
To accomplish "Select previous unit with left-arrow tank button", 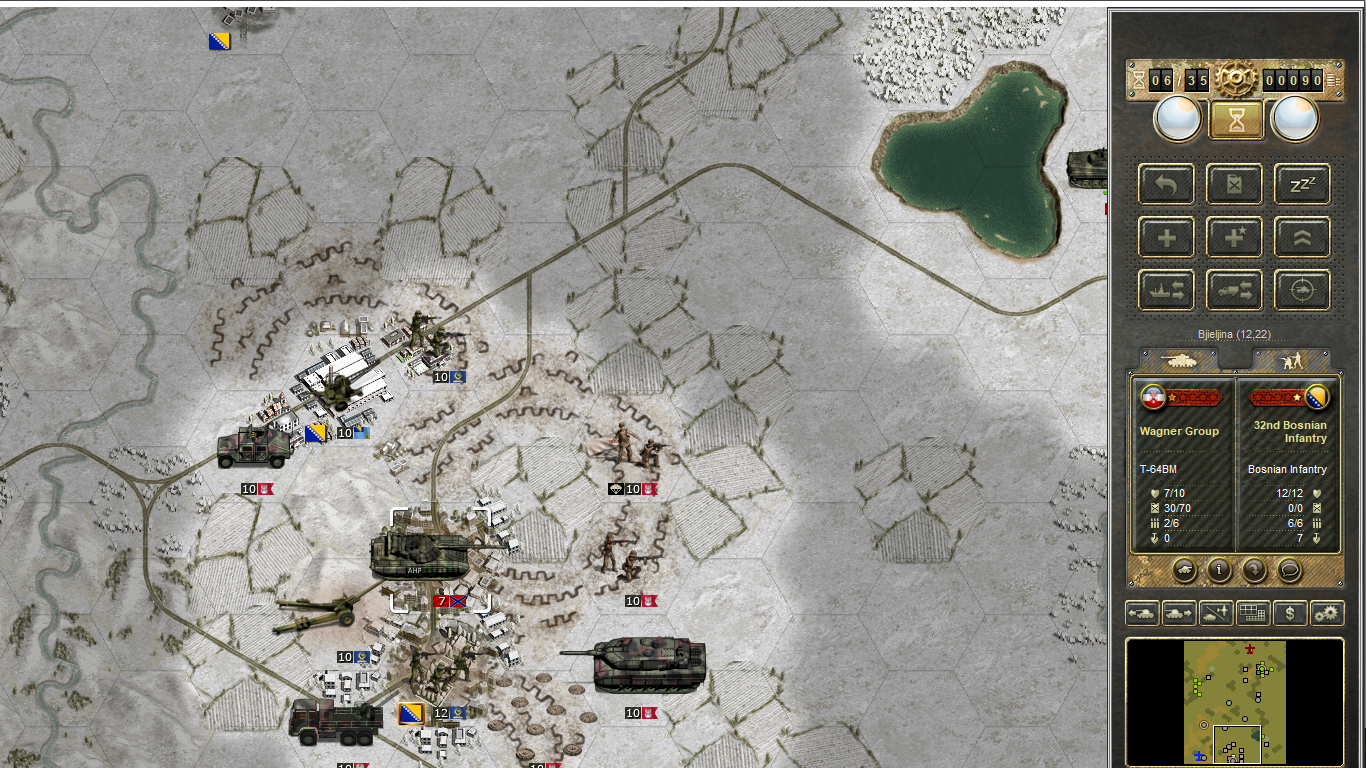I will [1143, 613].
